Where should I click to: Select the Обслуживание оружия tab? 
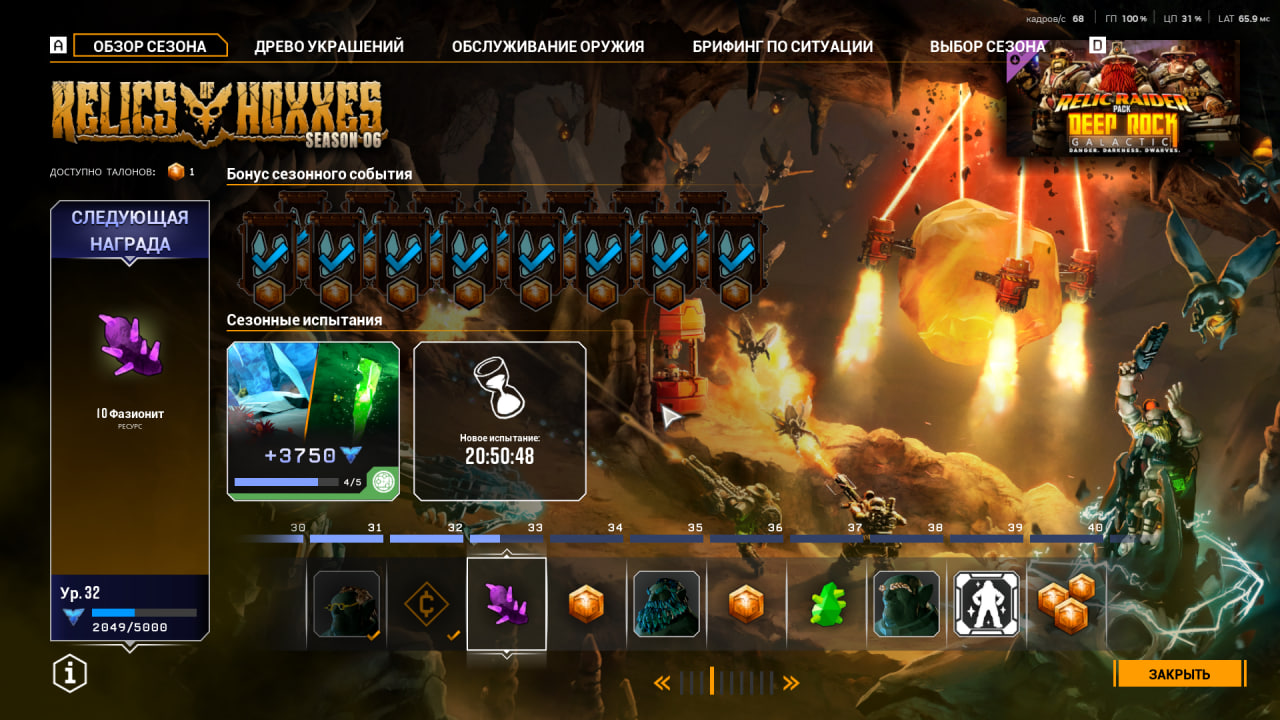click(x=548, y=46)
